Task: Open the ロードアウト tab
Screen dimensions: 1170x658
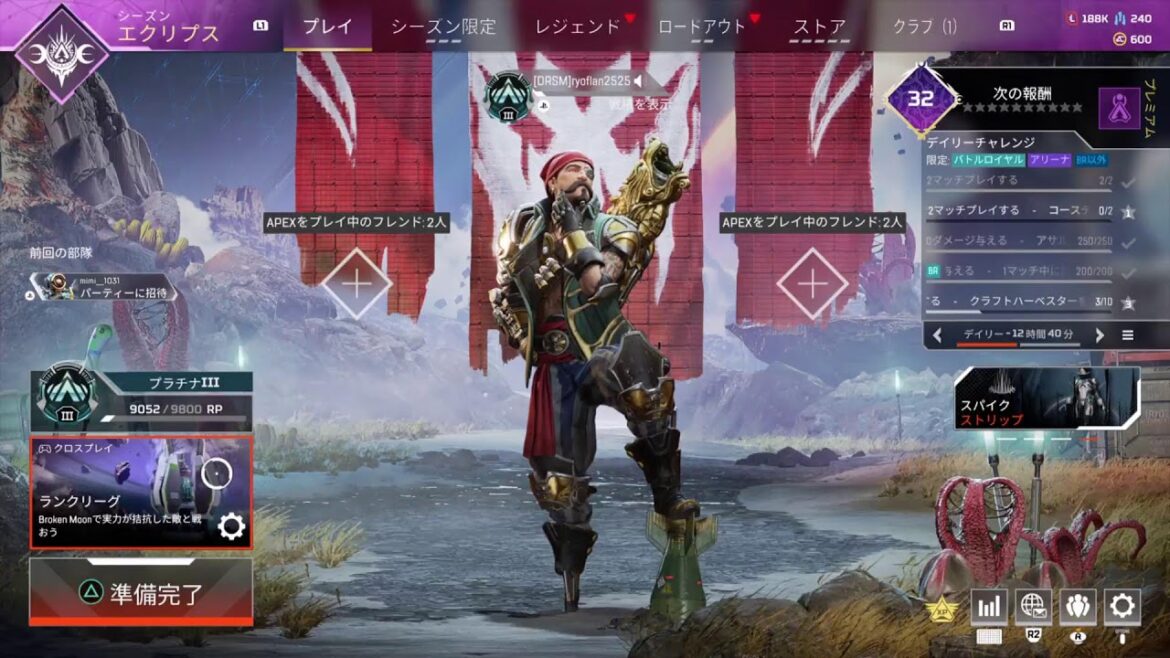Action: point(702,27)
